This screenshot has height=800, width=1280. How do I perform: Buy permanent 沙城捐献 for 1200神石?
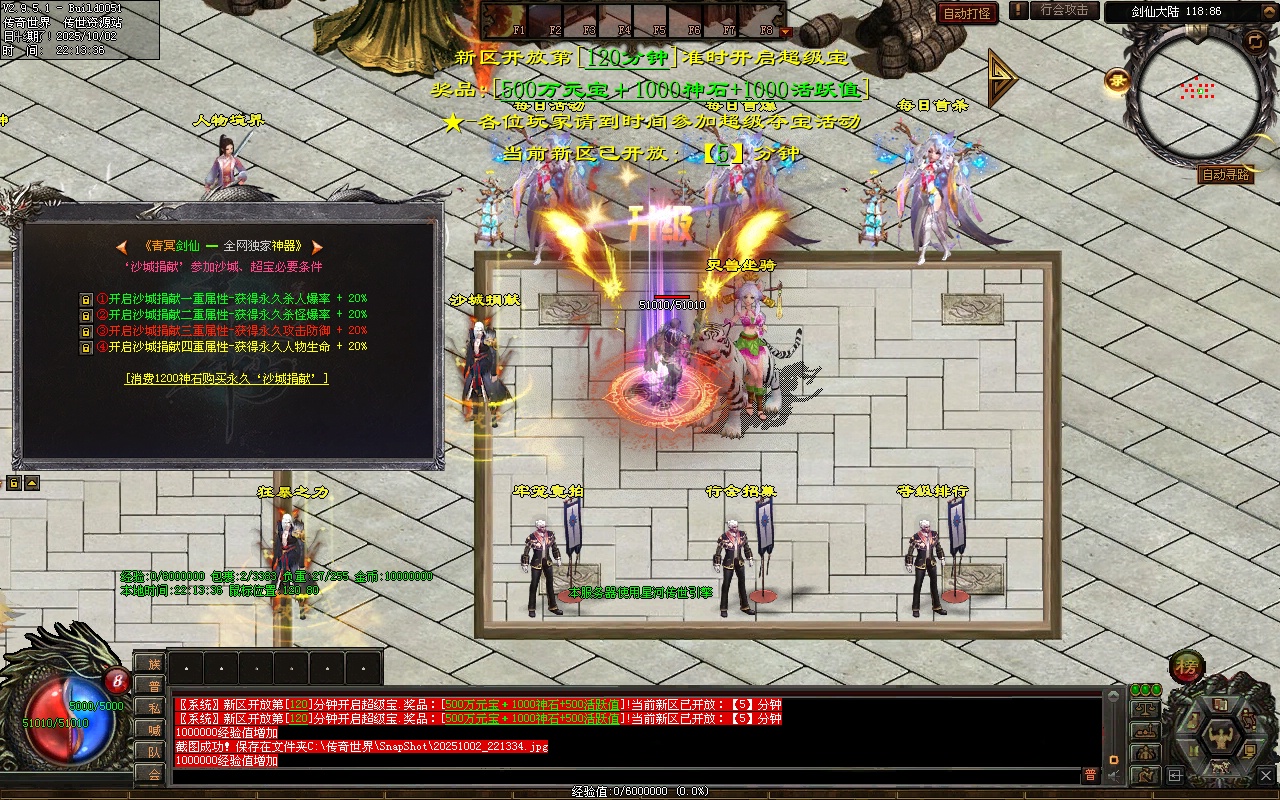tap(227, 379)
